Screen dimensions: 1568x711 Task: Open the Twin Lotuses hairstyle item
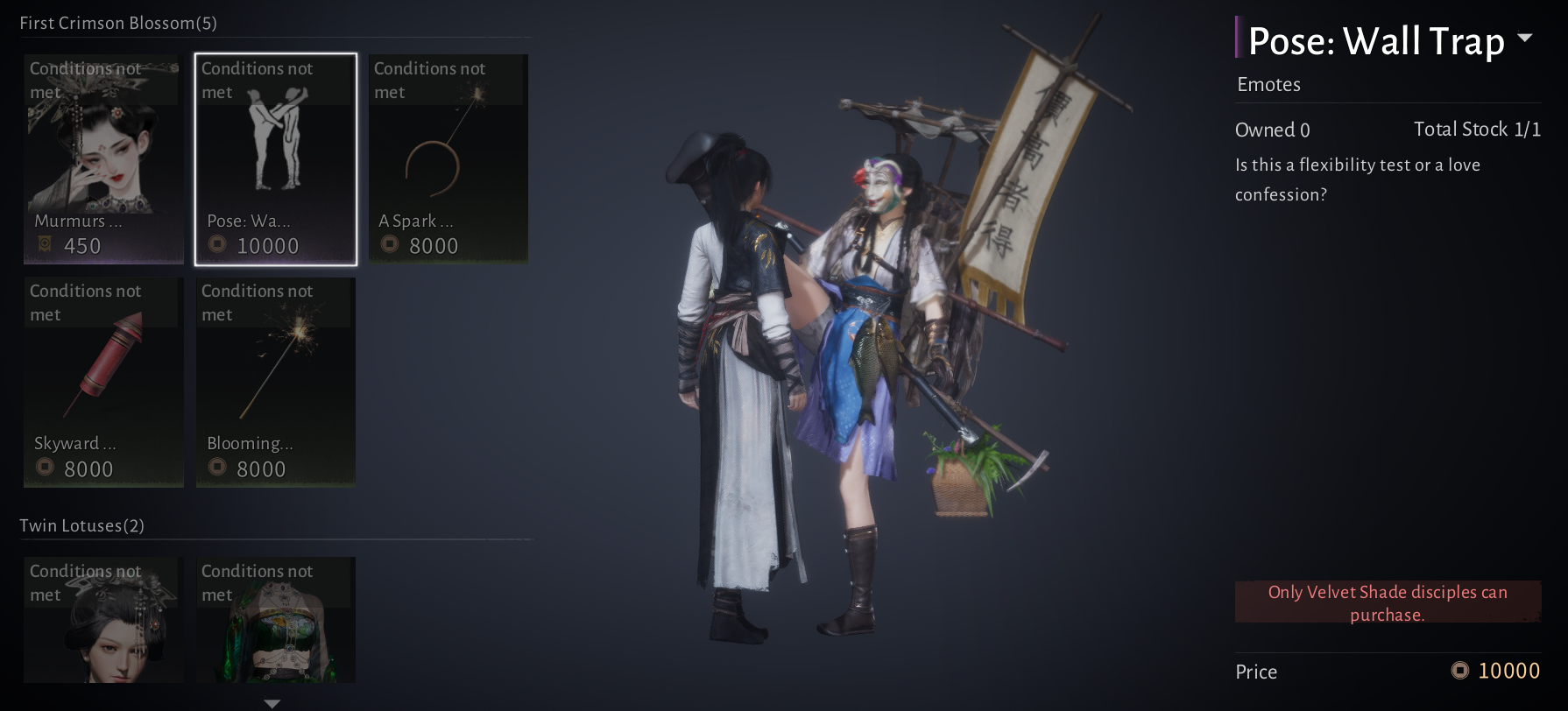click(103, 620)
